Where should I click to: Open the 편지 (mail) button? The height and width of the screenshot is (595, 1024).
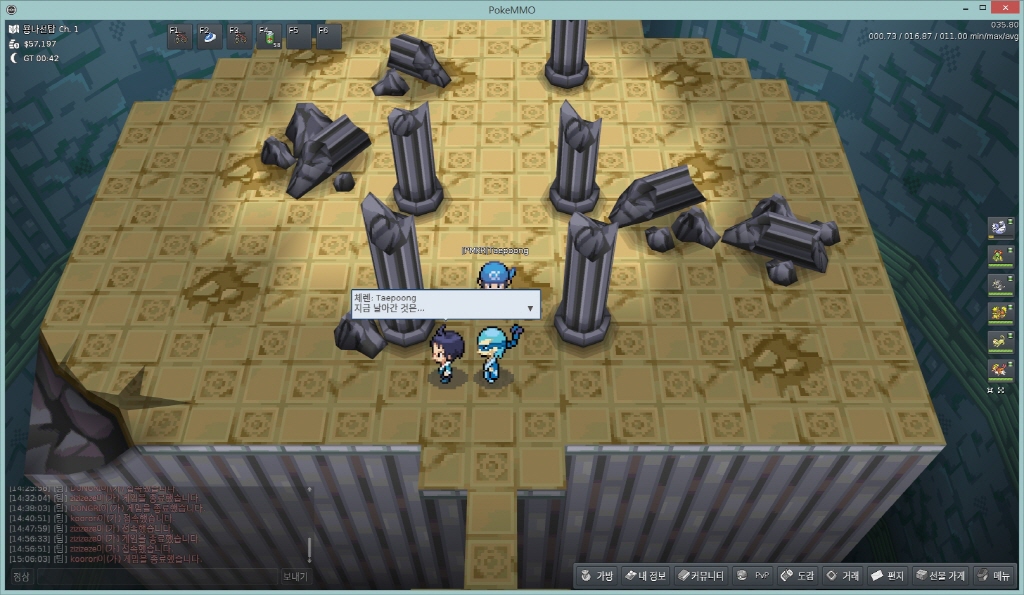pos(887,576)
